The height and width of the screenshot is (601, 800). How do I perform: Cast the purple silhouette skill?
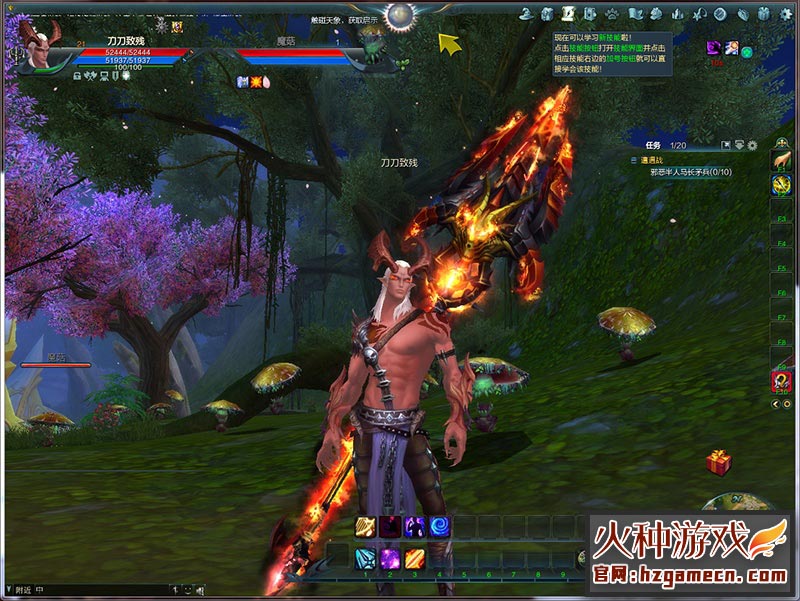(x=415, y=527)
